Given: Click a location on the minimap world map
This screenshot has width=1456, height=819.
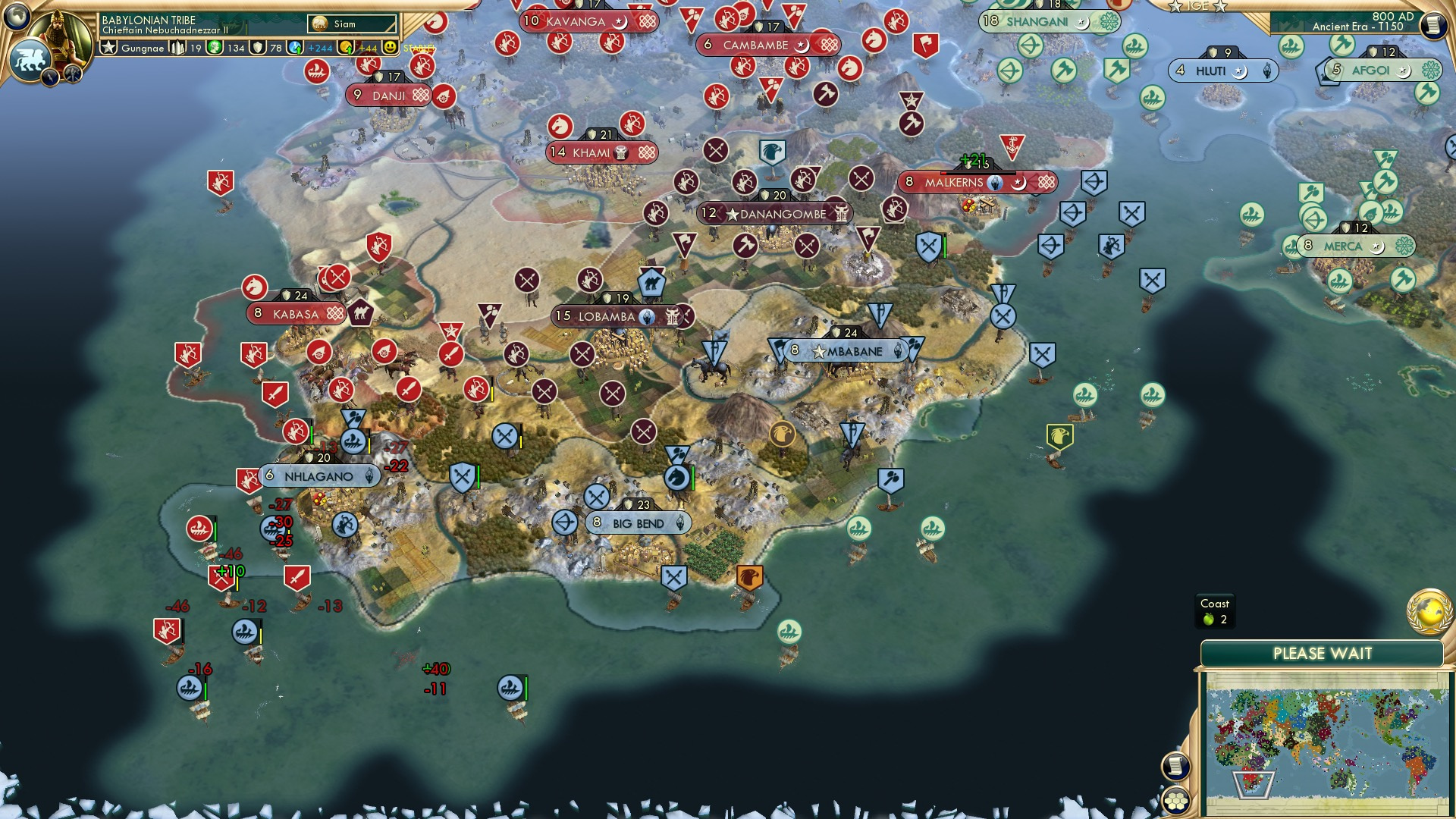Looking at the screenshot, I should point(1328,740).
